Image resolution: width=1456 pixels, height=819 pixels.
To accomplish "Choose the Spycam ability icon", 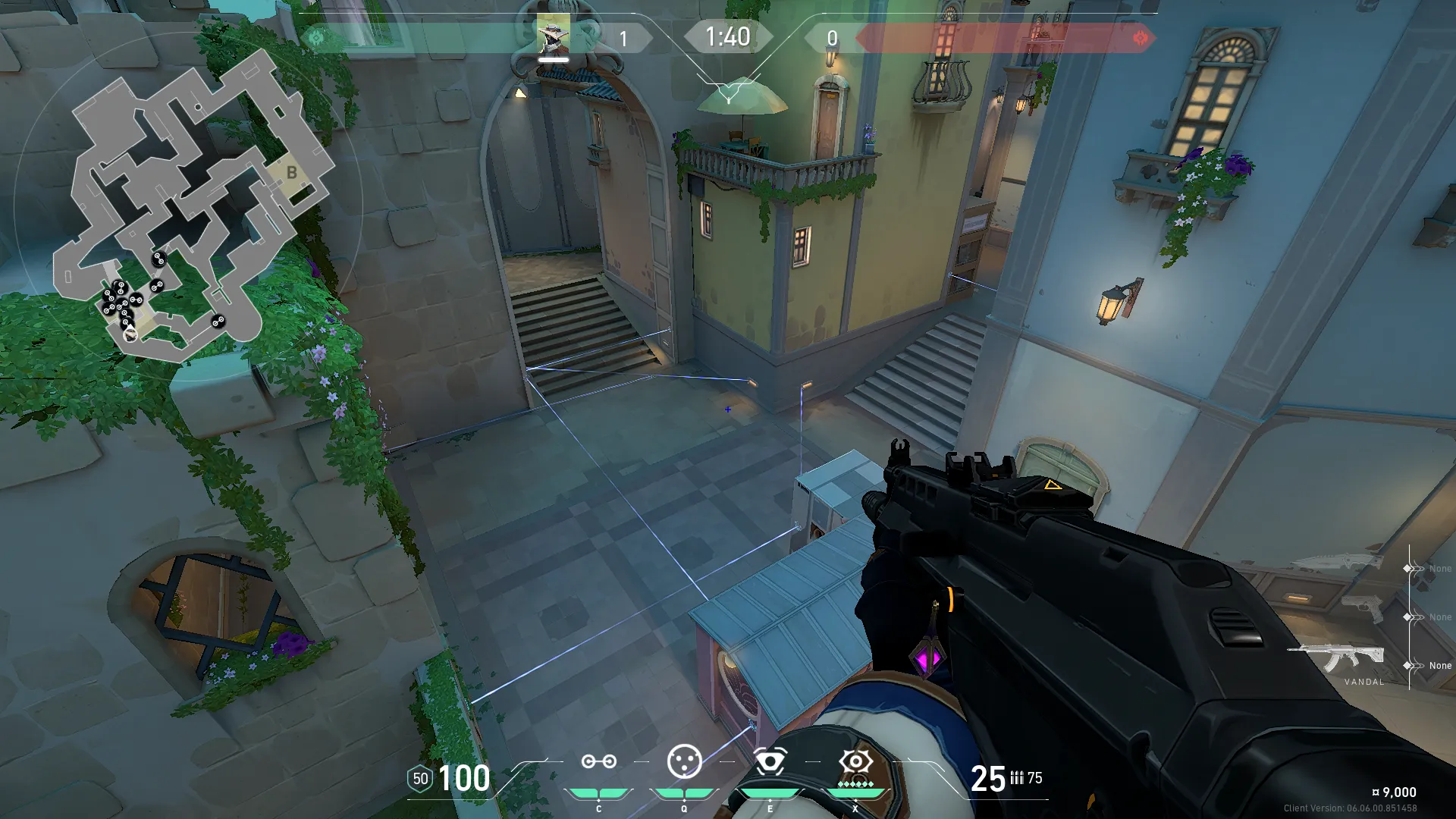I will point(770,761).
